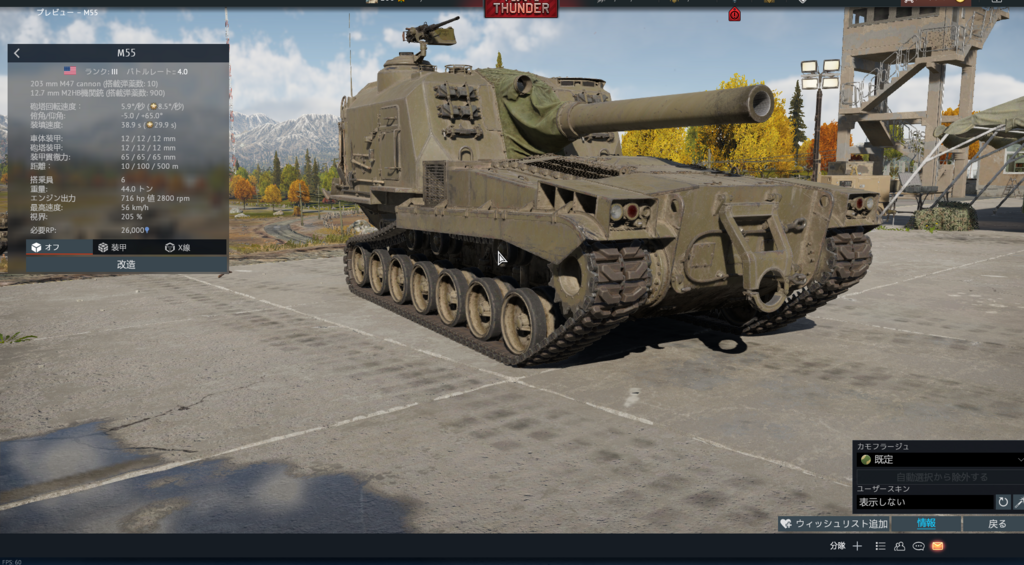
Task: Open the 改造 modifications button
Action: coord(126,265)
